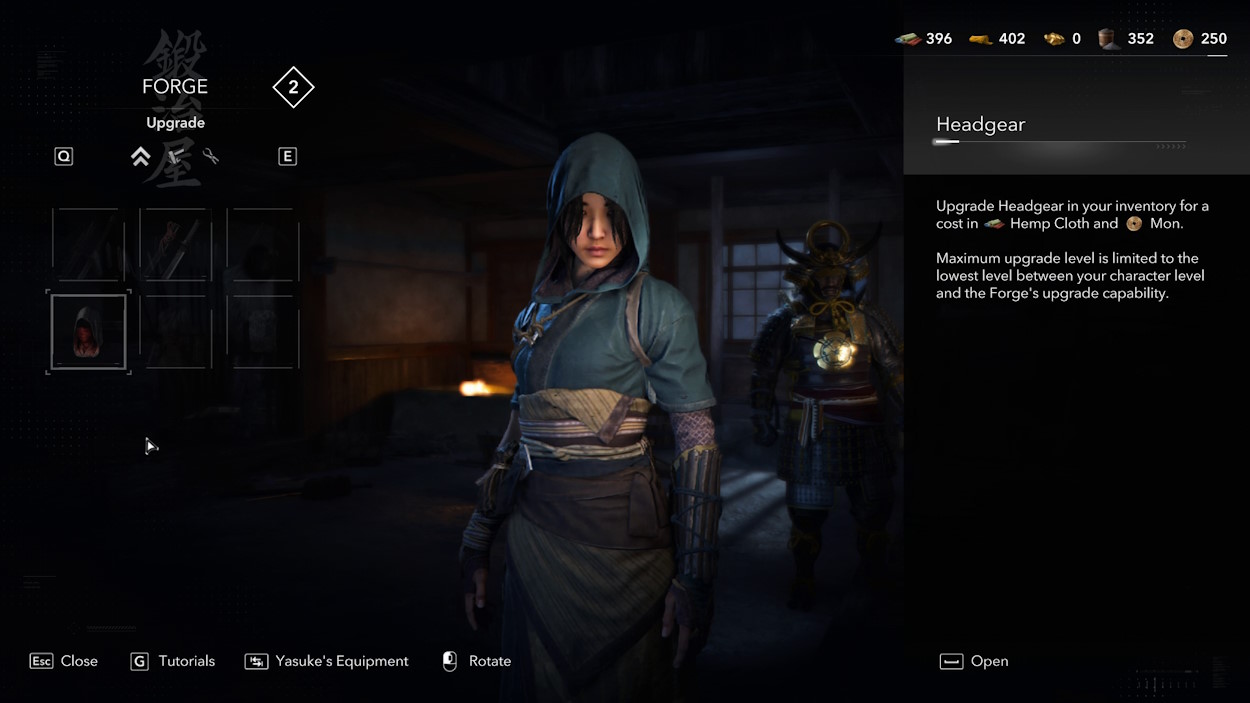
Task: Open the Tutorials
Action: [x=172, y=661]
